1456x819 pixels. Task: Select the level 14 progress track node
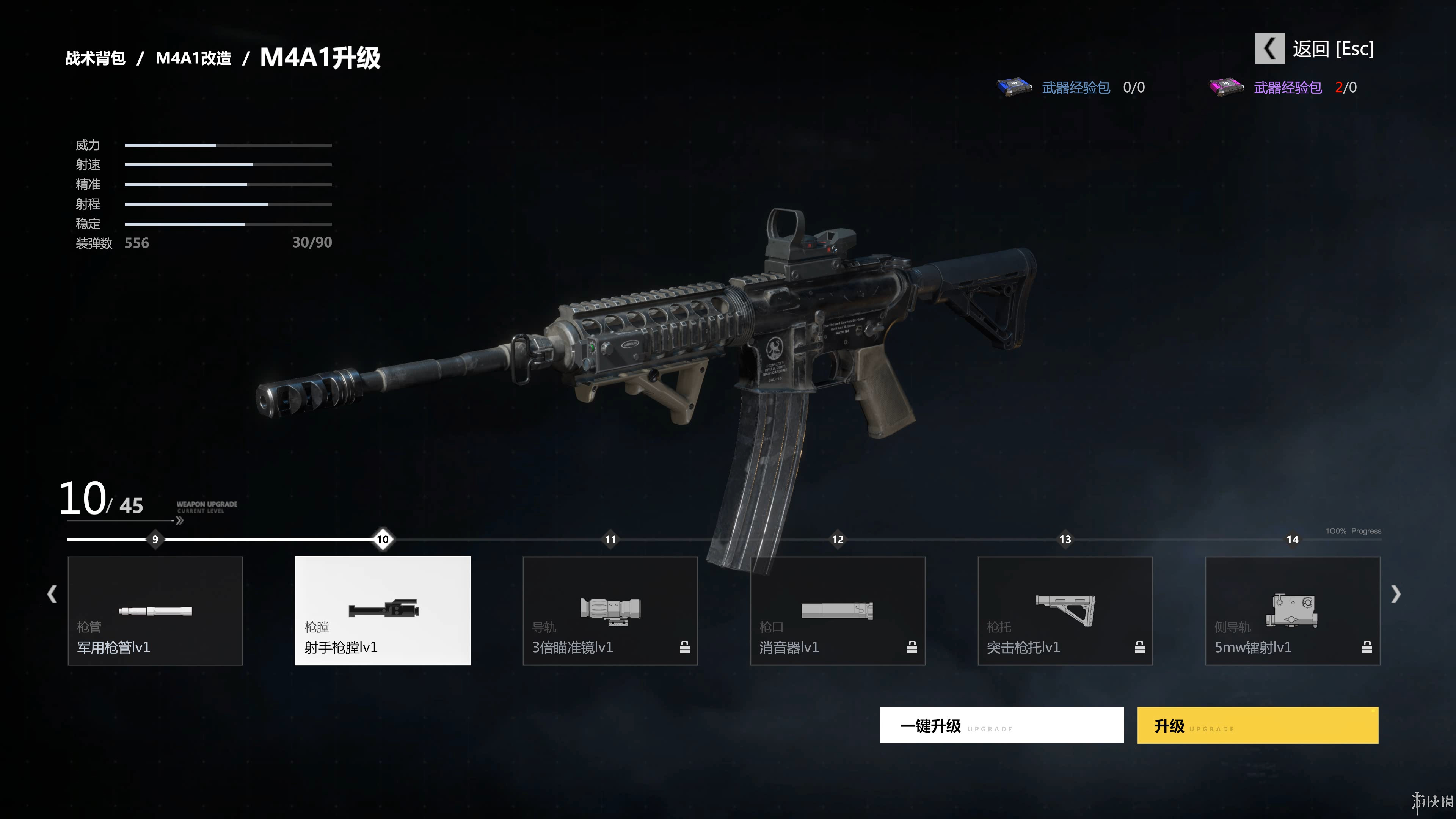(1293, 539)
